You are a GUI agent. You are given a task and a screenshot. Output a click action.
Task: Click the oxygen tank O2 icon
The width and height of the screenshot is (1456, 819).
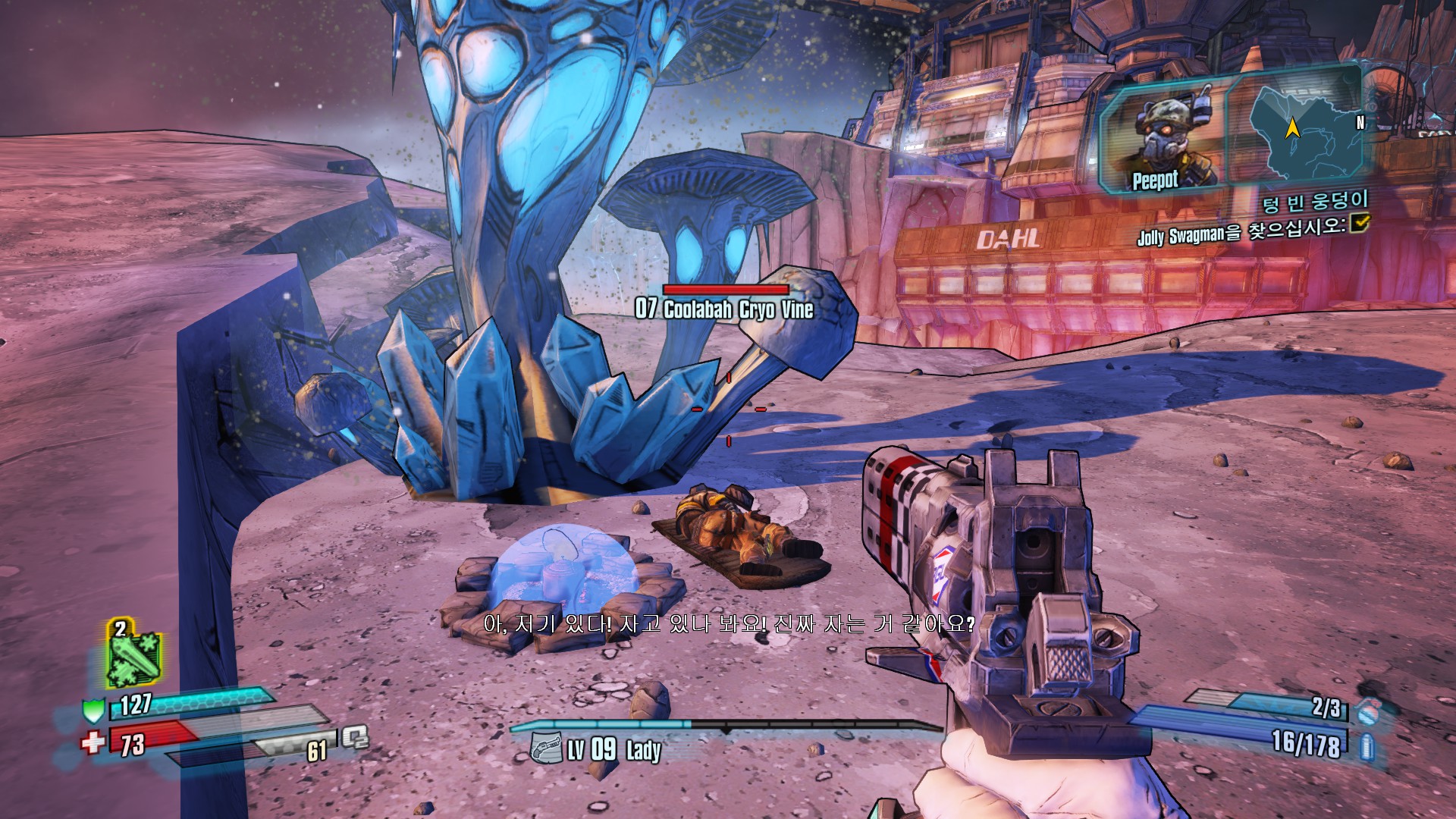coord(353,736)
